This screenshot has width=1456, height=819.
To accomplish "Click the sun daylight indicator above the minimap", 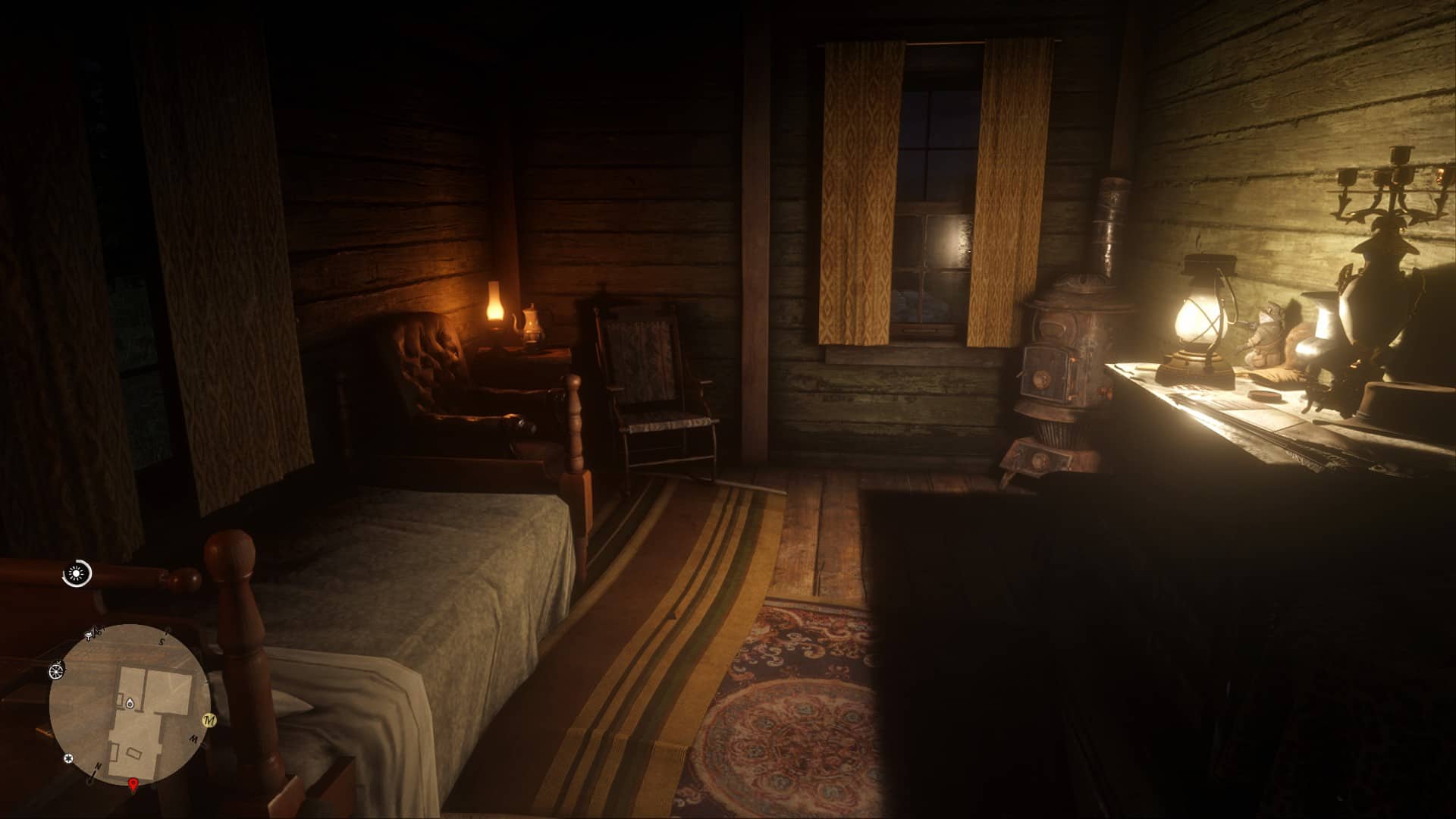I will [74, 574].
